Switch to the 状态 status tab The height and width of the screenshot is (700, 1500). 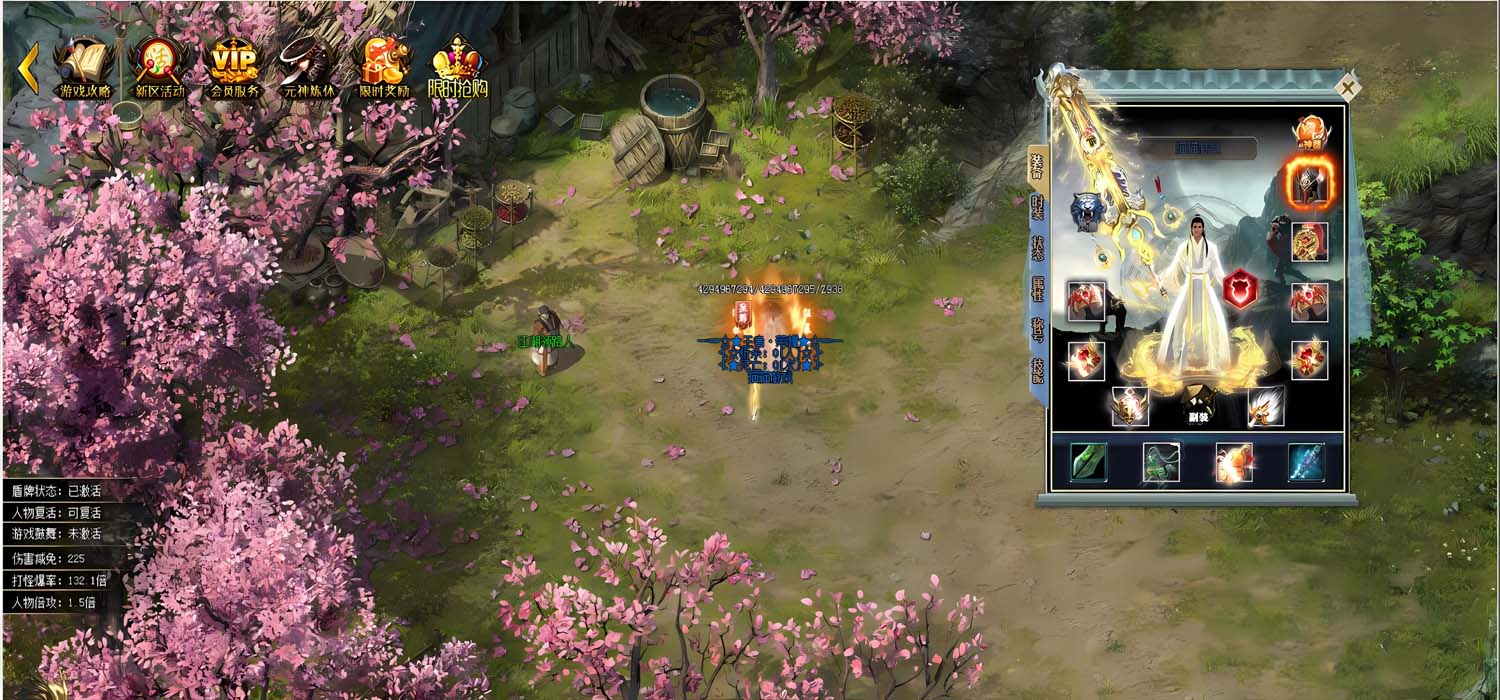pos(1037,248)
